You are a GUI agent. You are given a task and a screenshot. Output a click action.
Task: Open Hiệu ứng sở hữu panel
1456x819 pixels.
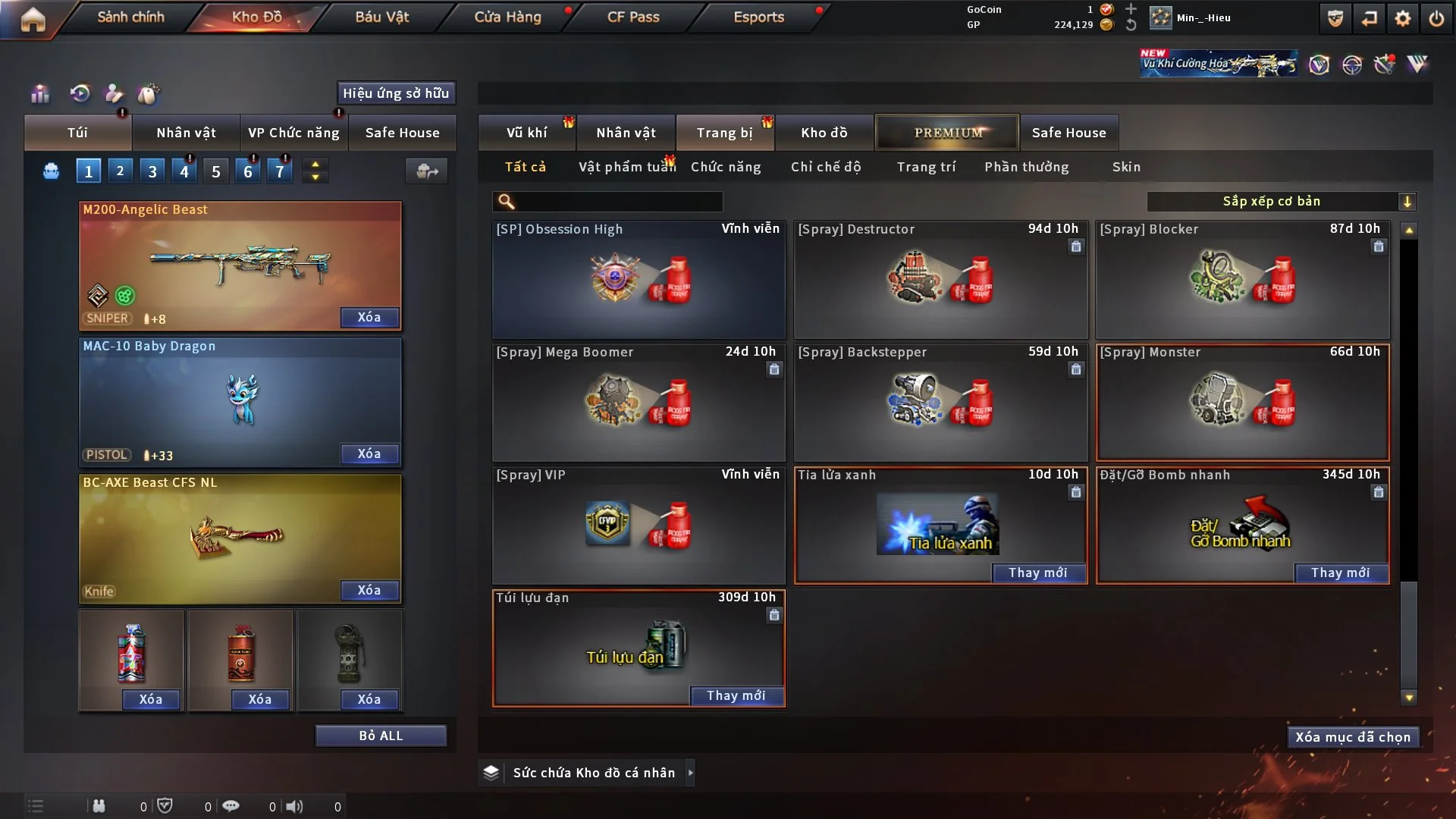(396, 93)
